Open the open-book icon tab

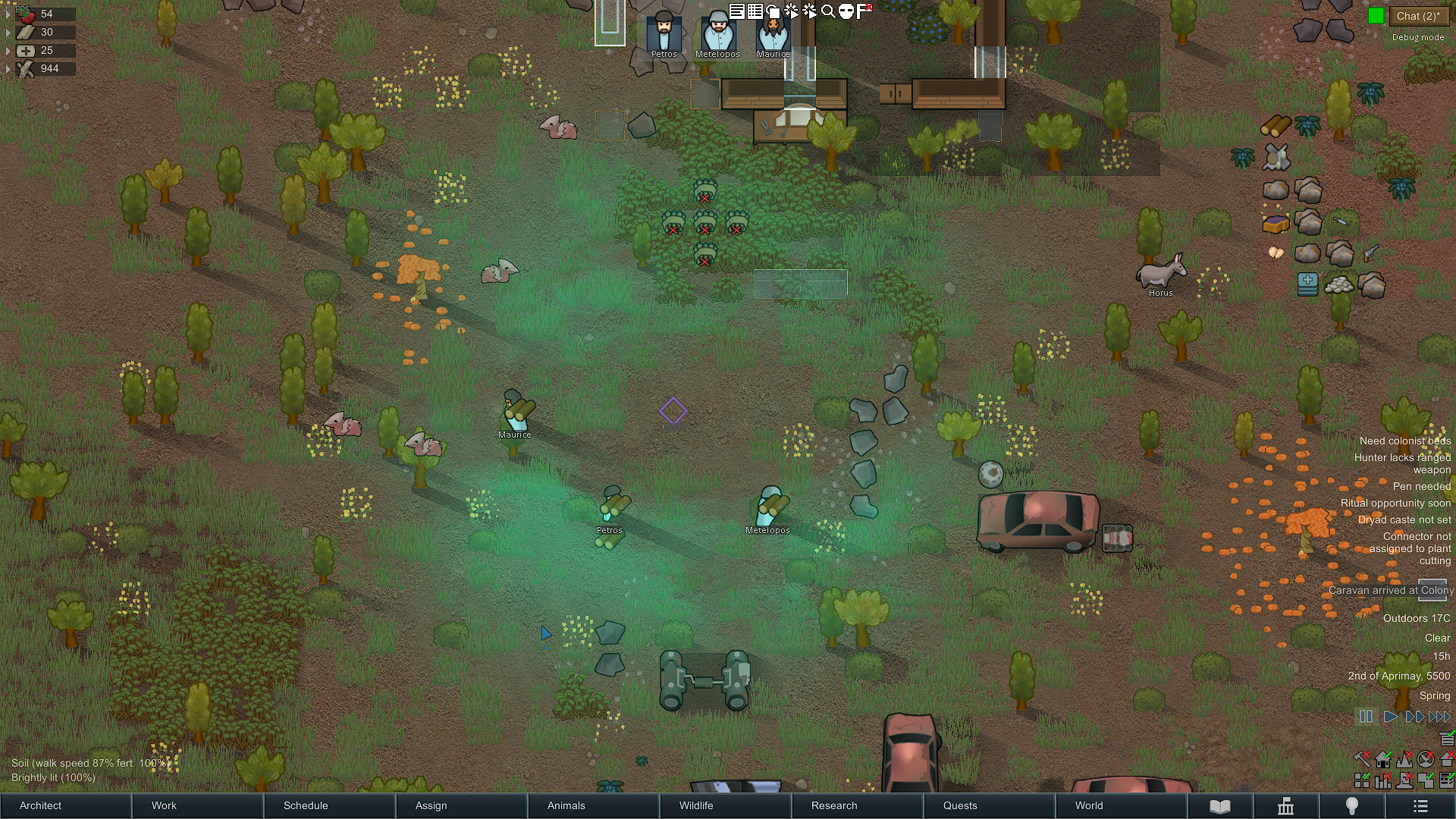pyautogui.click(x=1219, y=806)
